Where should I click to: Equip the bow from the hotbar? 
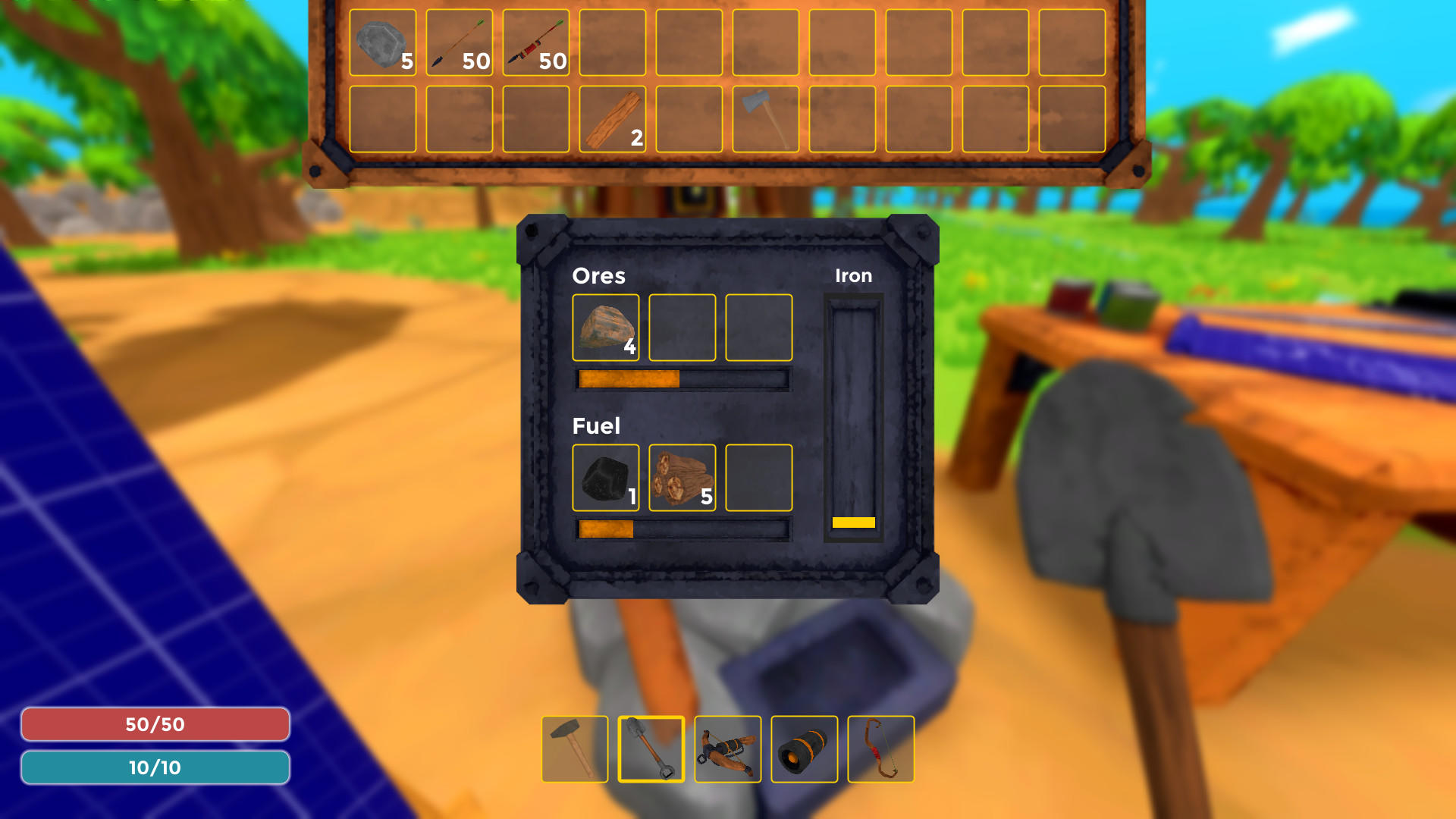click(880, 749)
